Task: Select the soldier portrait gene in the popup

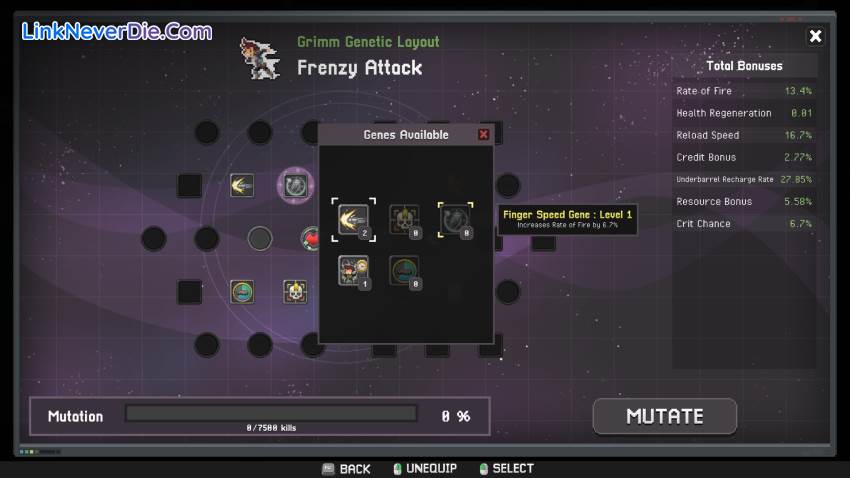Action: click(353, 270)
